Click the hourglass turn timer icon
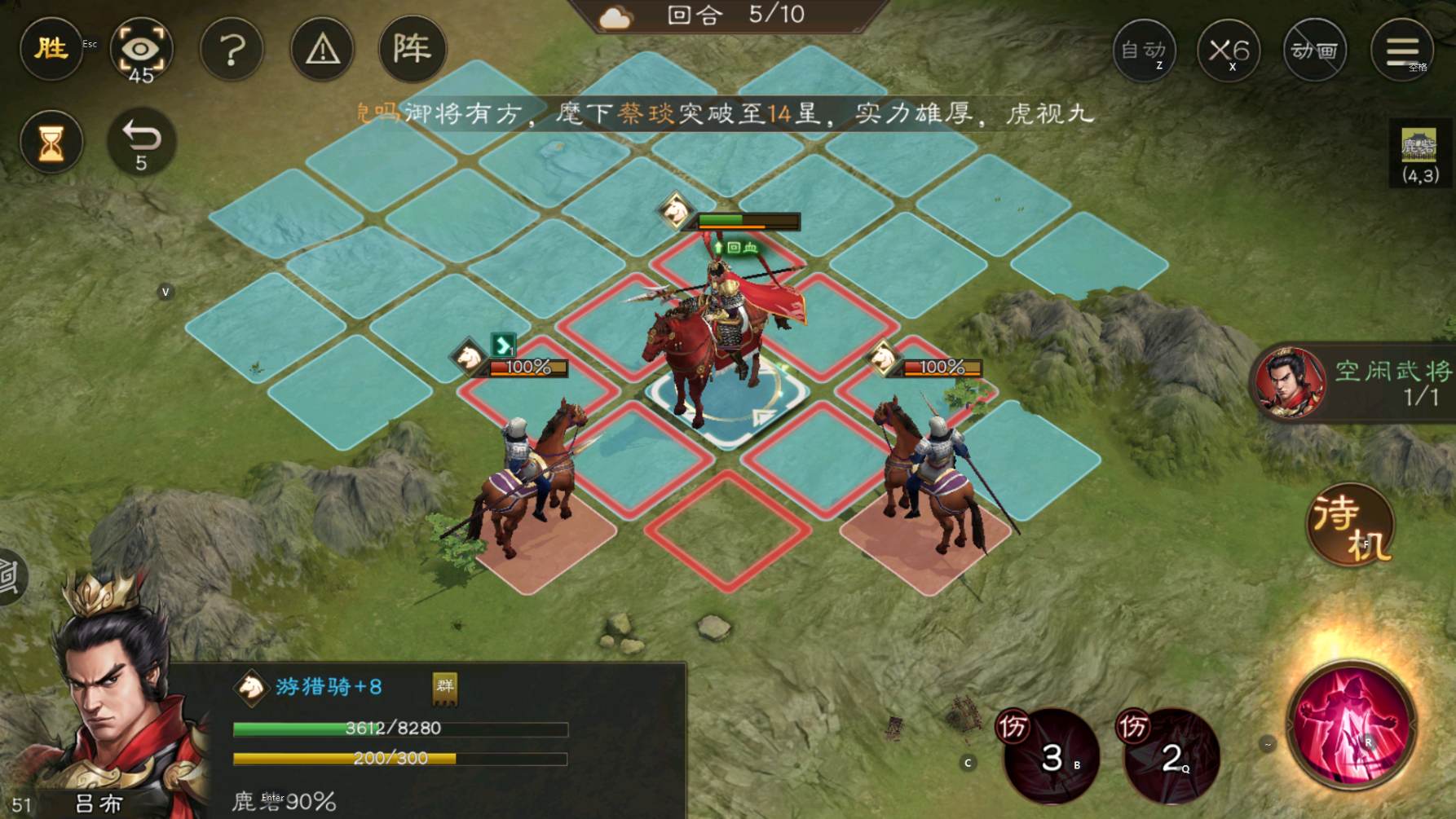 [51, 142]
